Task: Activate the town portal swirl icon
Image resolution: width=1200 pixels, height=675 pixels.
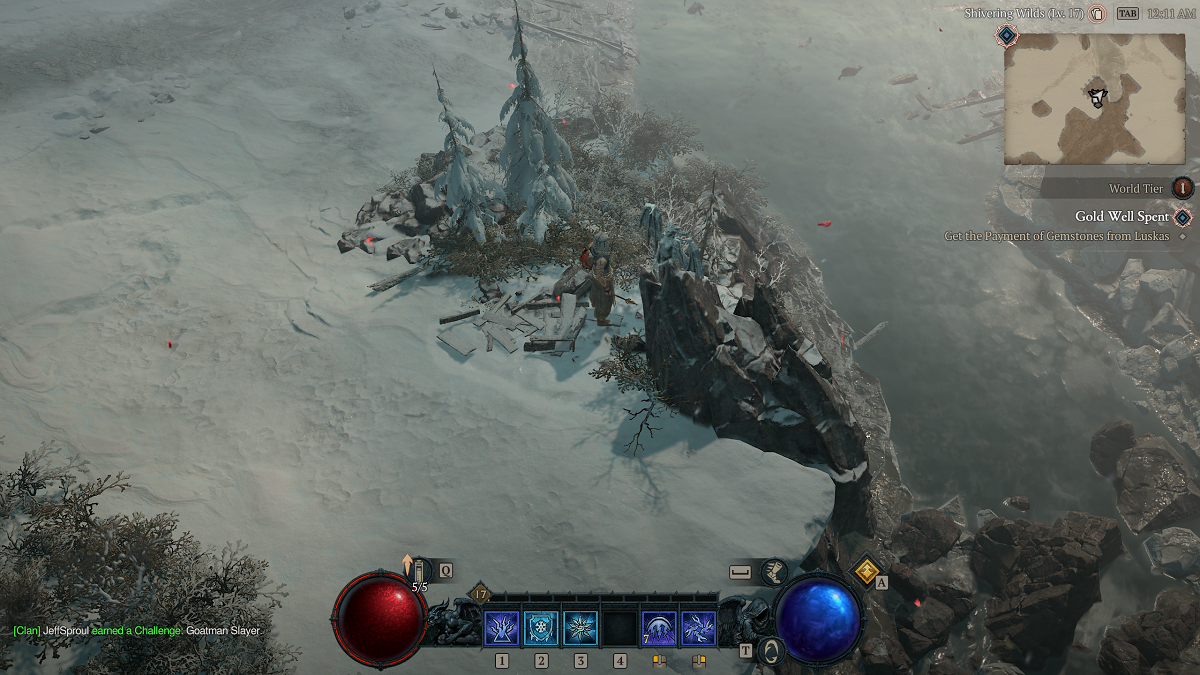Action: pyautogui.click(x=771, y=650)
